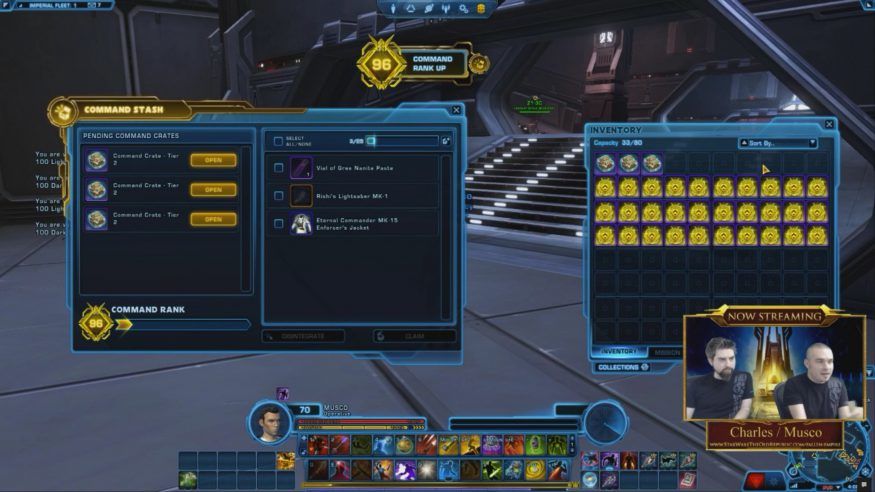The width and height of the screenshot is (875, 492).
Task: Select the Eternal Commander Enforcer's Jacket checkbox
Action: tap(278, 224)
